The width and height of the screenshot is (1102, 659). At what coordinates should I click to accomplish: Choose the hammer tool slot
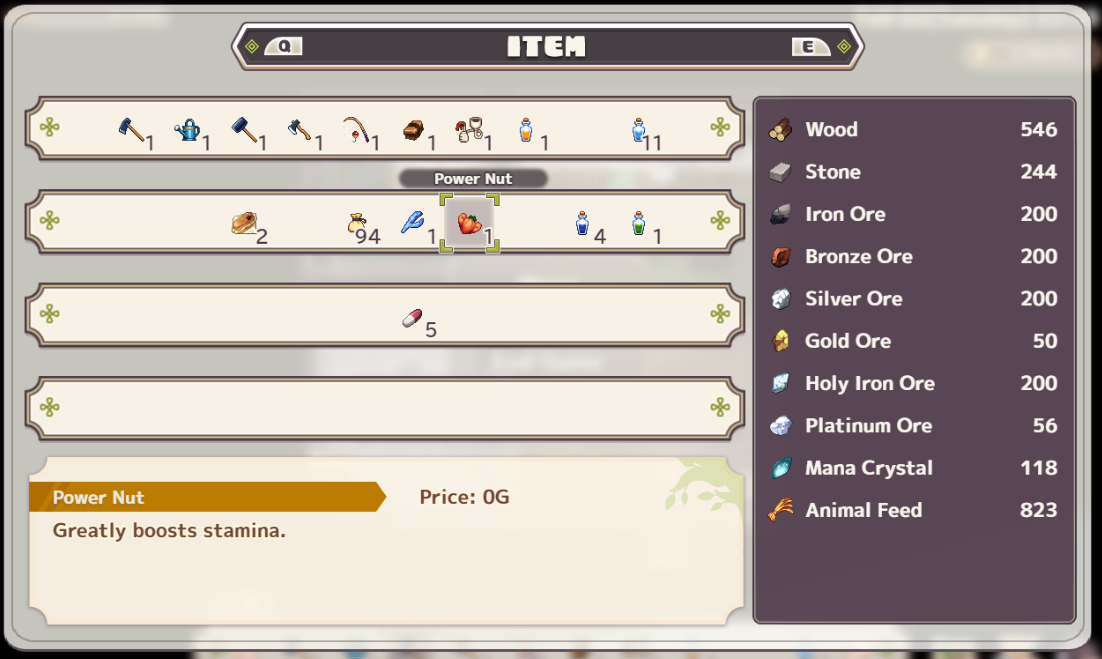click(244, 130)
